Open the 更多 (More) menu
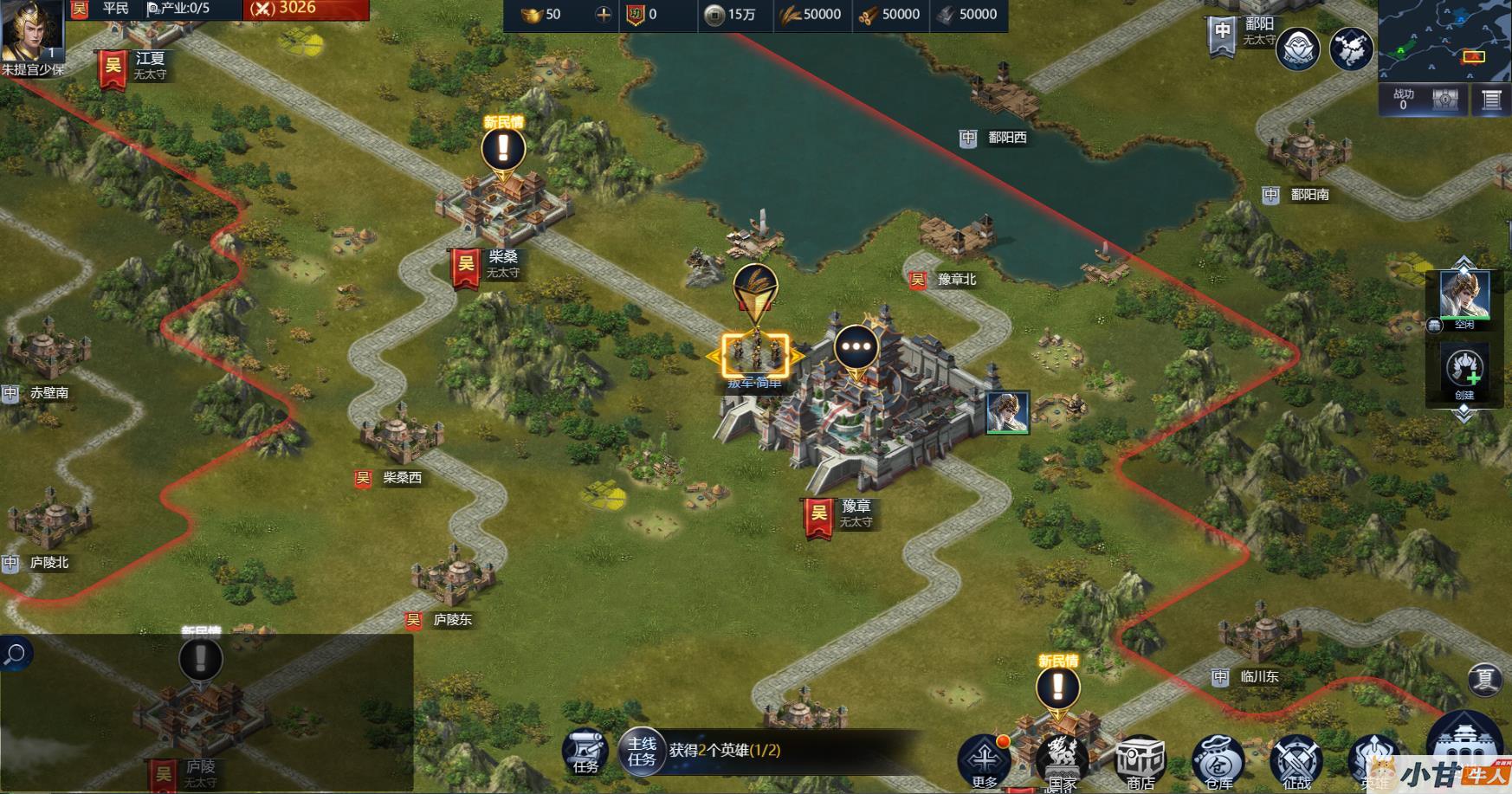This screenshot has width=1512, height=794. (x=985, y=759)
